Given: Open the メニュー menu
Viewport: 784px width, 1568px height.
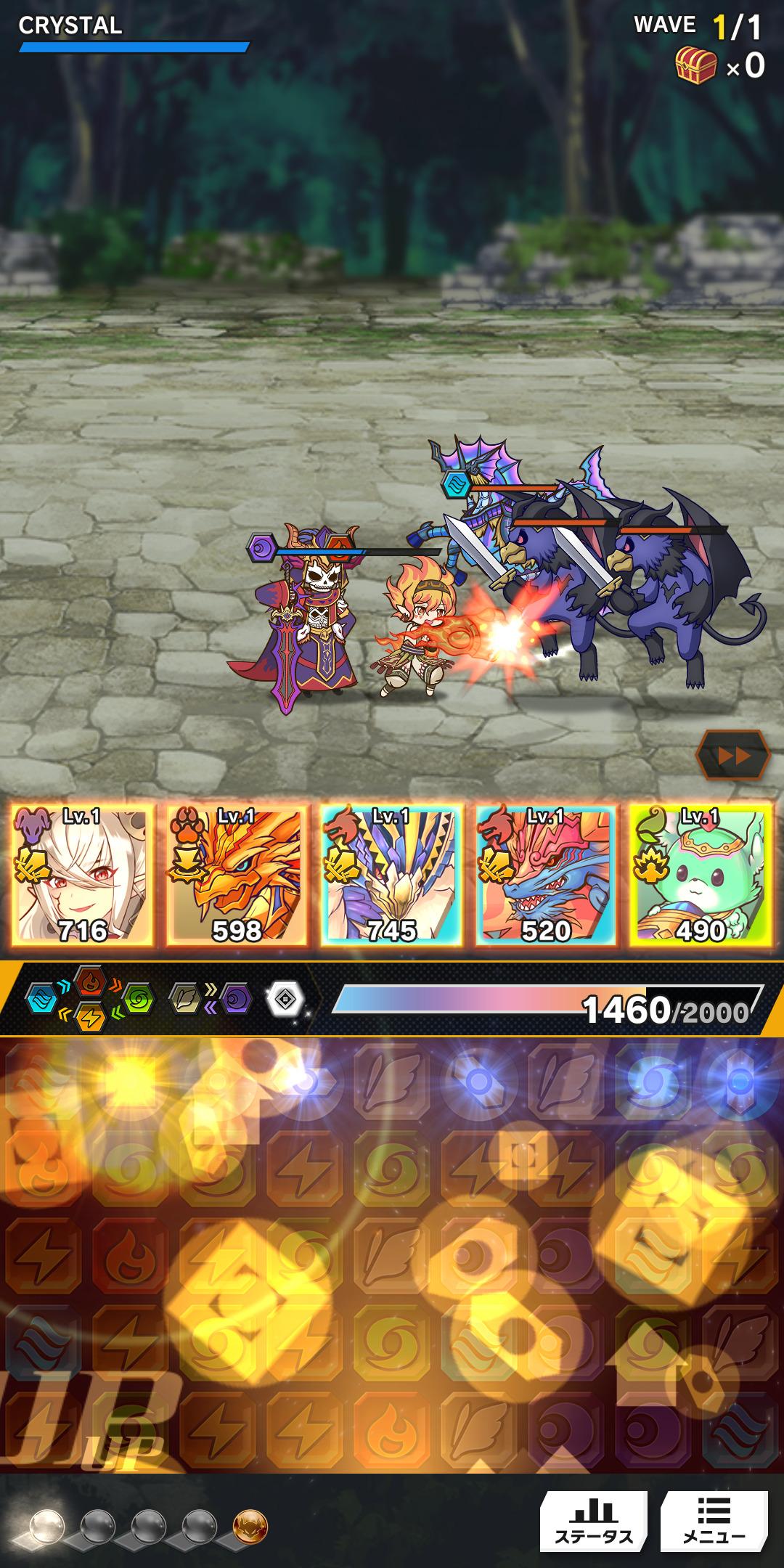Looking at the screenshot, I should [714, 1521].
